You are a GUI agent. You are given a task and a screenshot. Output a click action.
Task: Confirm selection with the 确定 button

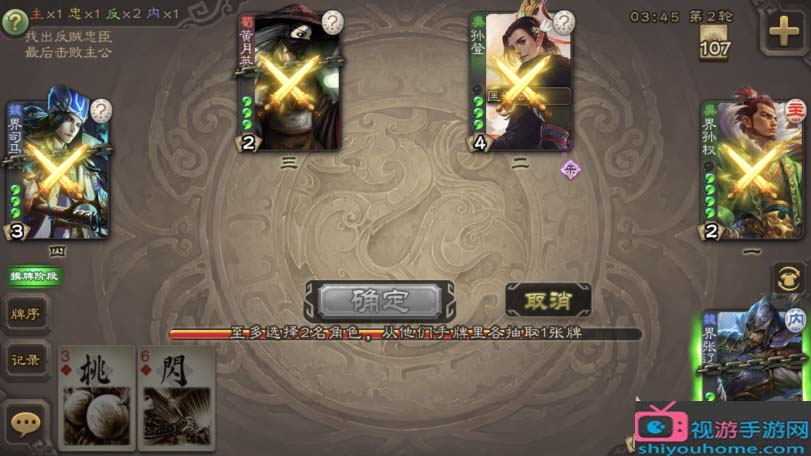click(x=380, y=300)
